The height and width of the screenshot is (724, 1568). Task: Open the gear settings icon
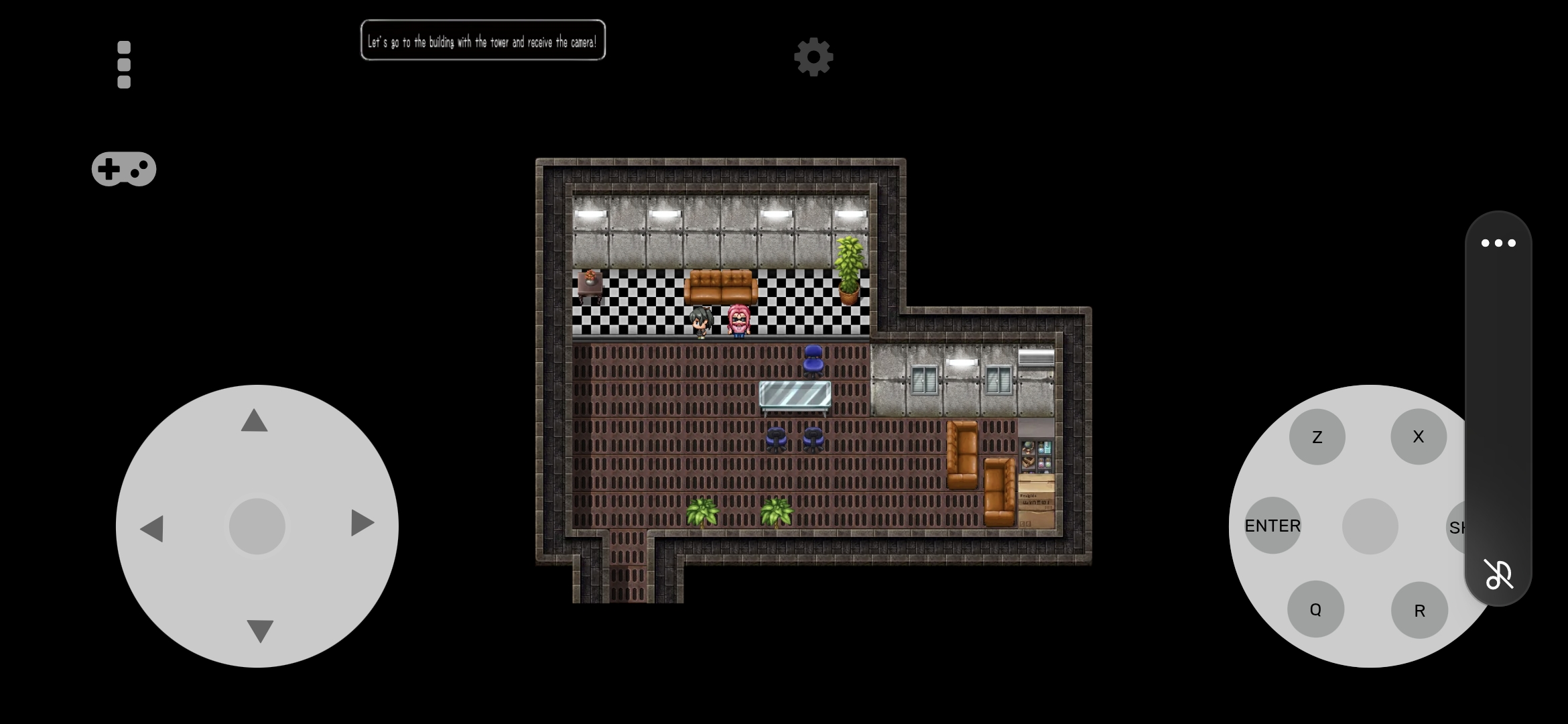point(813,57)
